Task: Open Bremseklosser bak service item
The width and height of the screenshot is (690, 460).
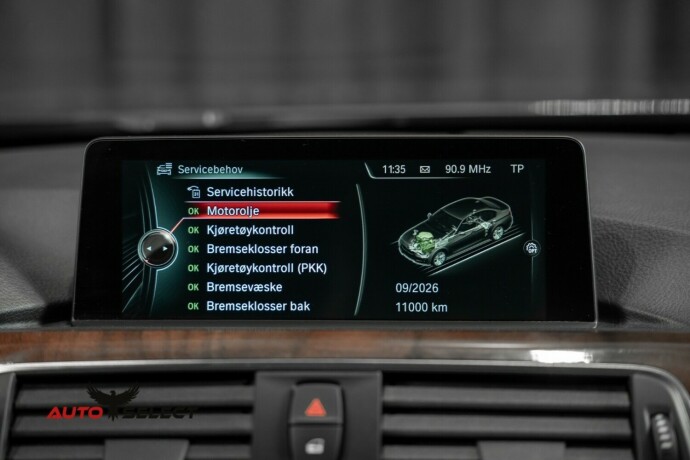Action: 256,306
